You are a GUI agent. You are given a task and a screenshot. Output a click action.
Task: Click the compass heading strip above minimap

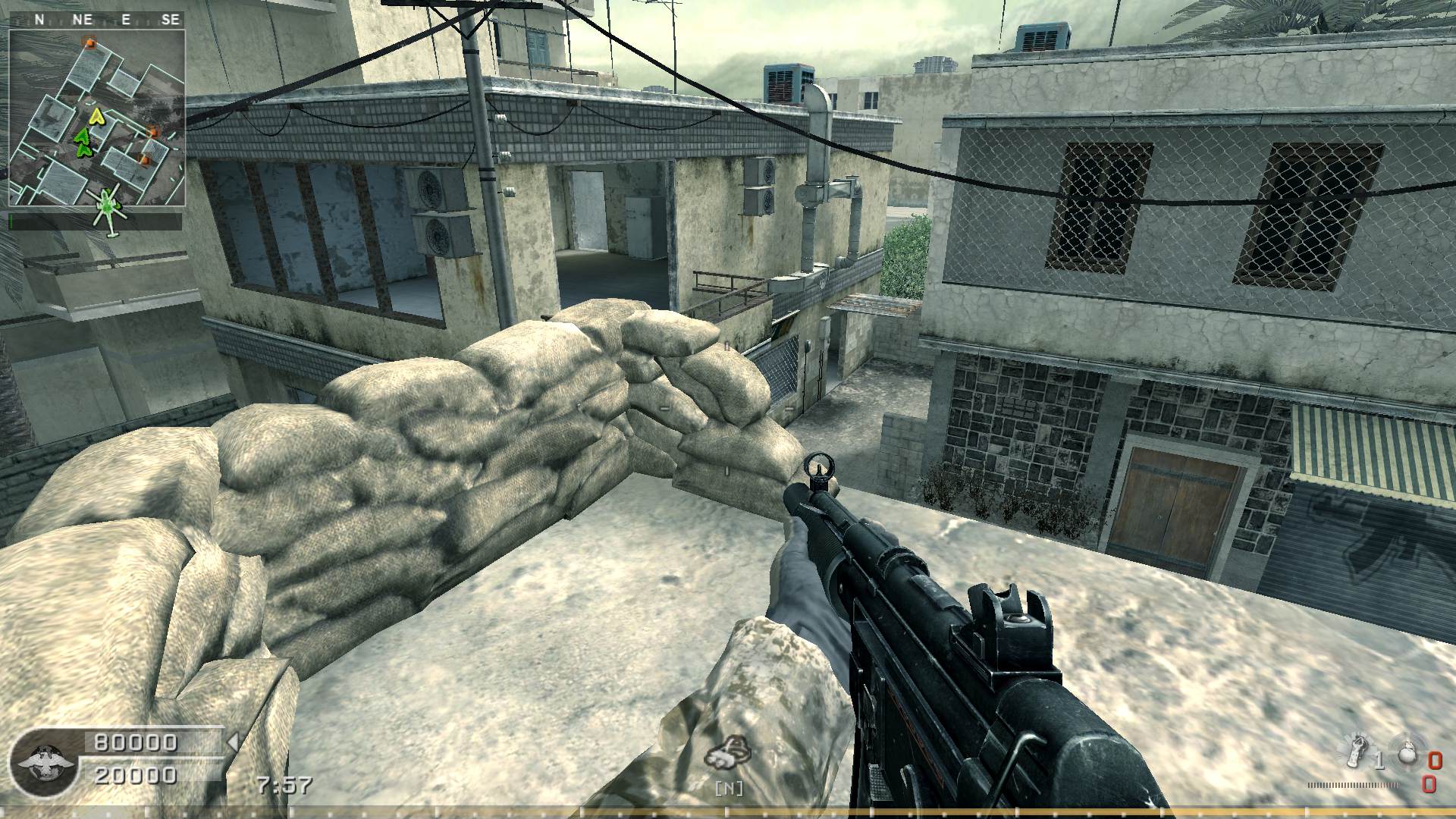point(96,20)
